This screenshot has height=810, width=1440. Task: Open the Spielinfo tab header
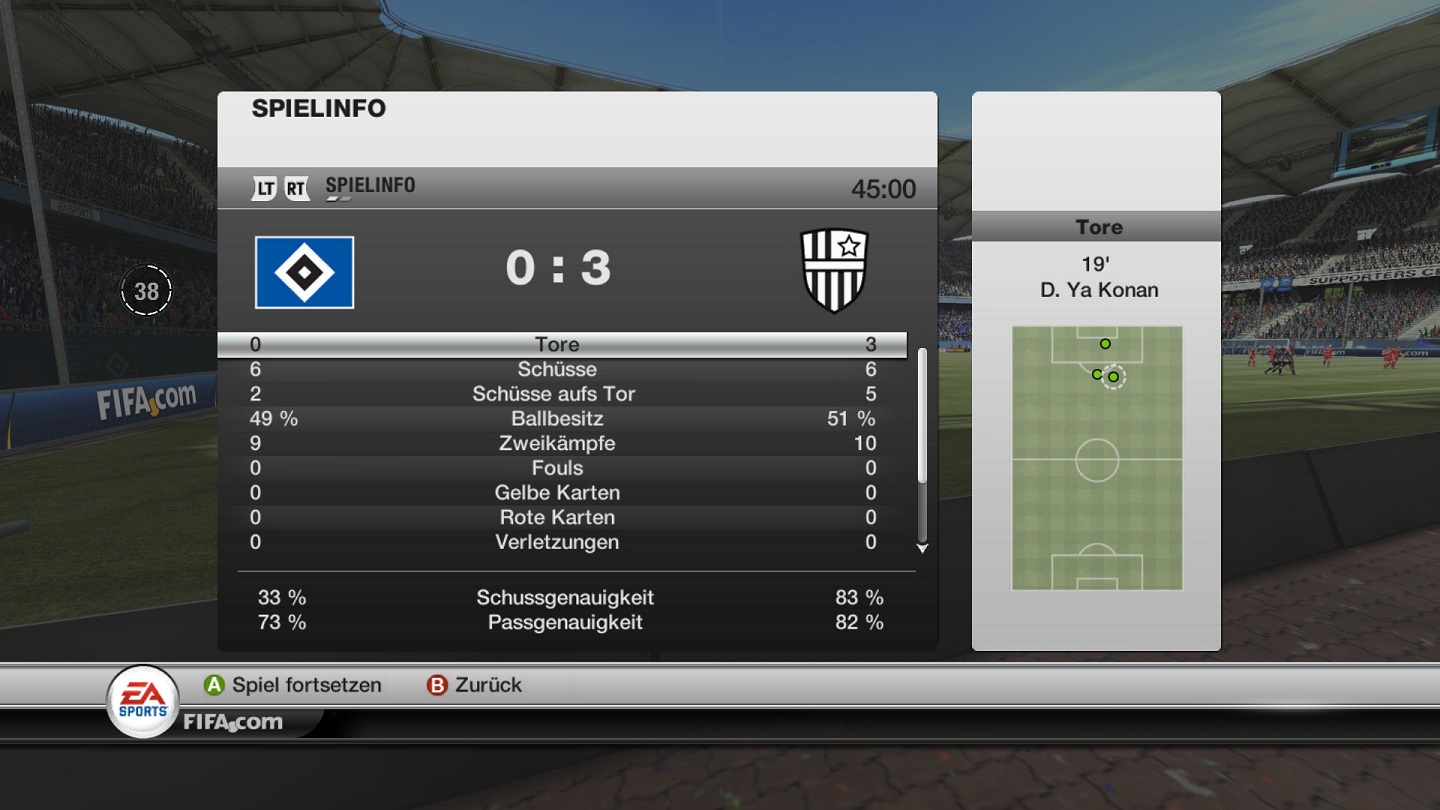(x=369, y=187)
